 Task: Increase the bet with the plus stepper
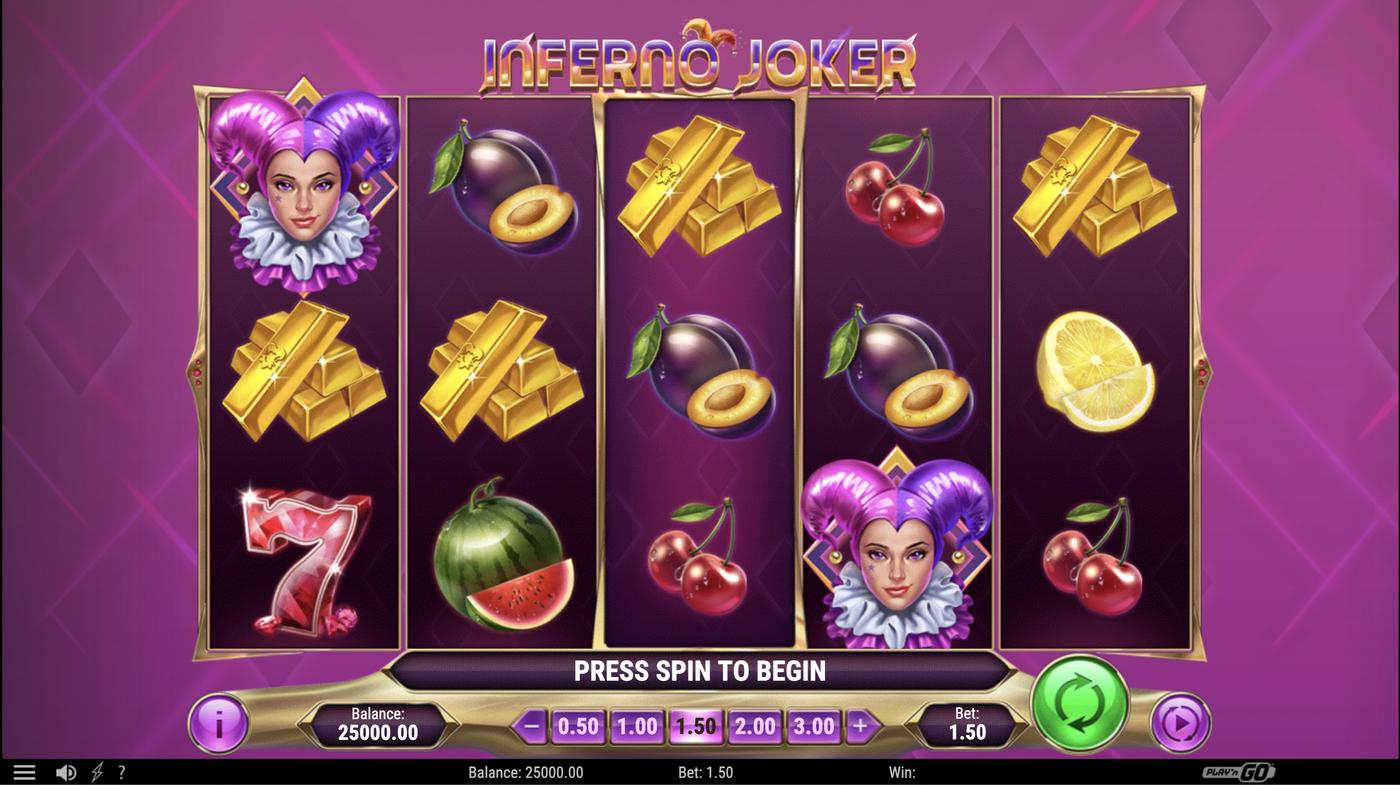[x=861, y=725]
